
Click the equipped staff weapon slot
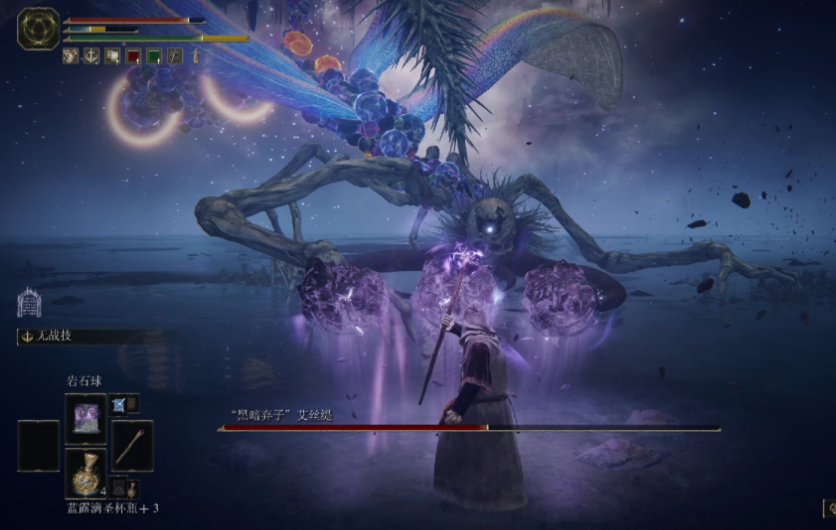pyautogui.click(x=131, y=445)
